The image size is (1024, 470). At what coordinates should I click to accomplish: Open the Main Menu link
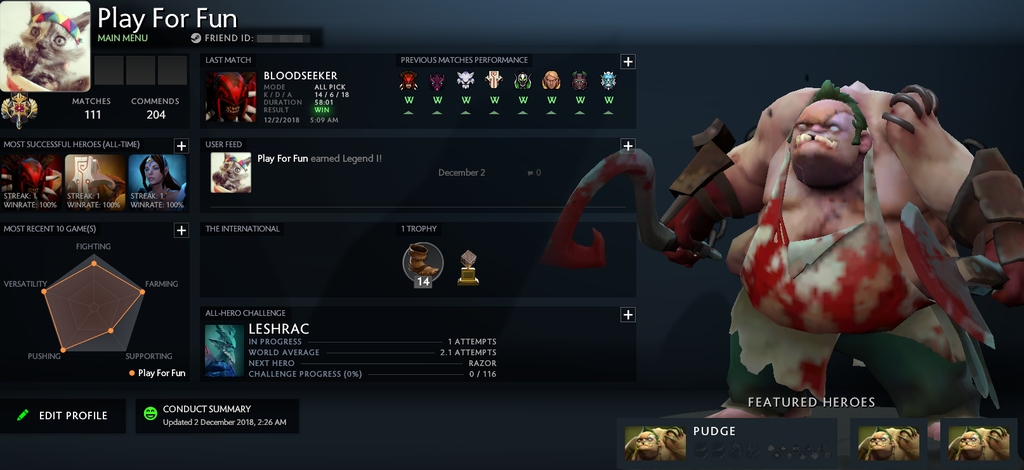[123, 38]
